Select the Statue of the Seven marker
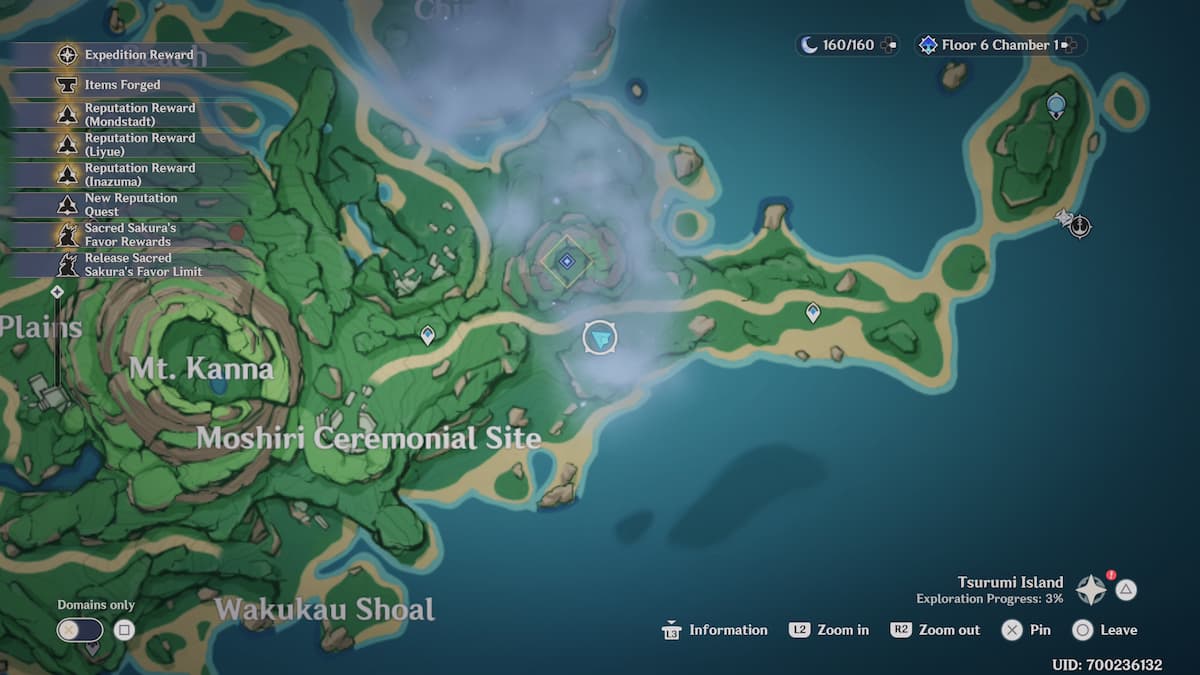1200x675 pixels. point(1055,104)
